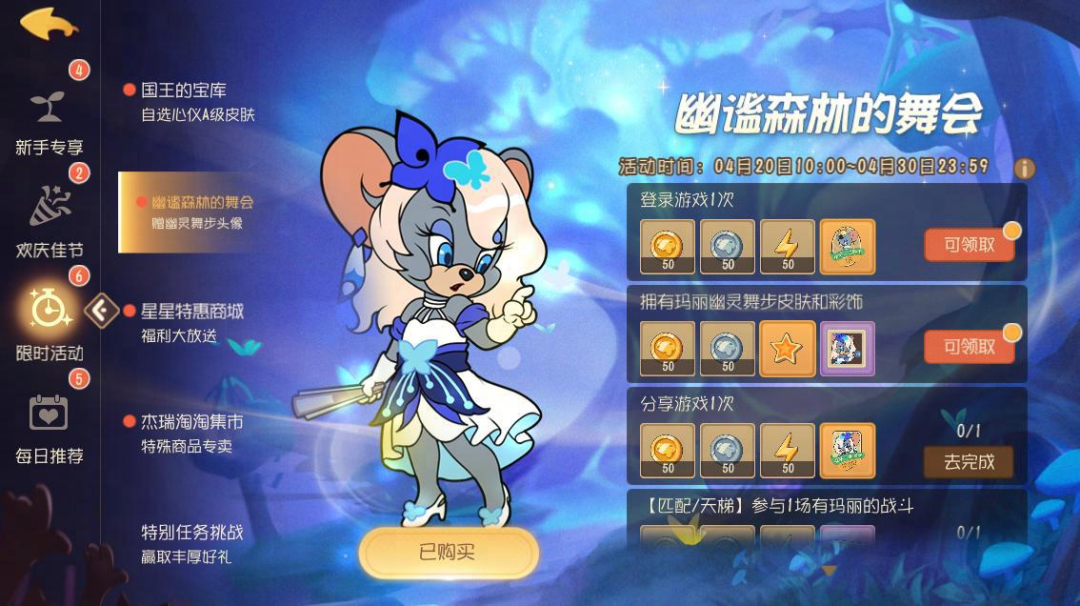Screen dimensions: 1080x606
Task: Show event info via the orange i icon
Action: [1024, 168]
